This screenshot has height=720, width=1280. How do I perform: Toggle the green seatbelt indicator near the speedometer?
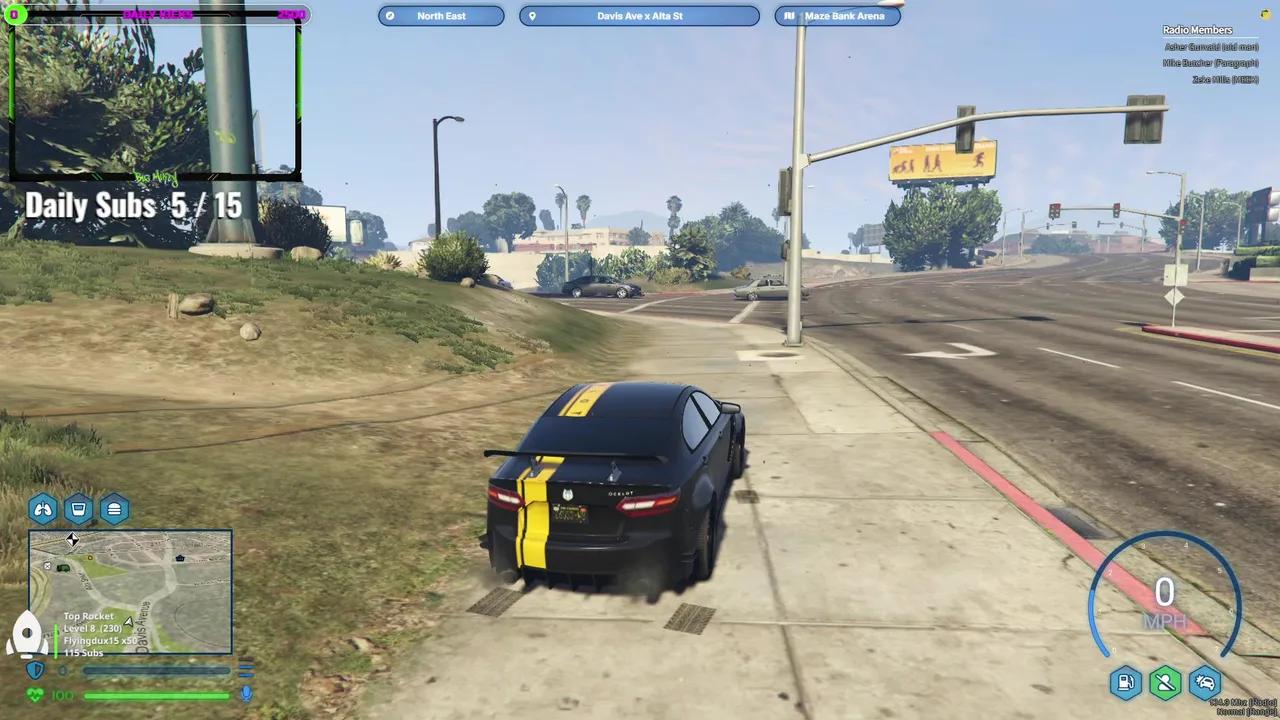(1165, 682)
